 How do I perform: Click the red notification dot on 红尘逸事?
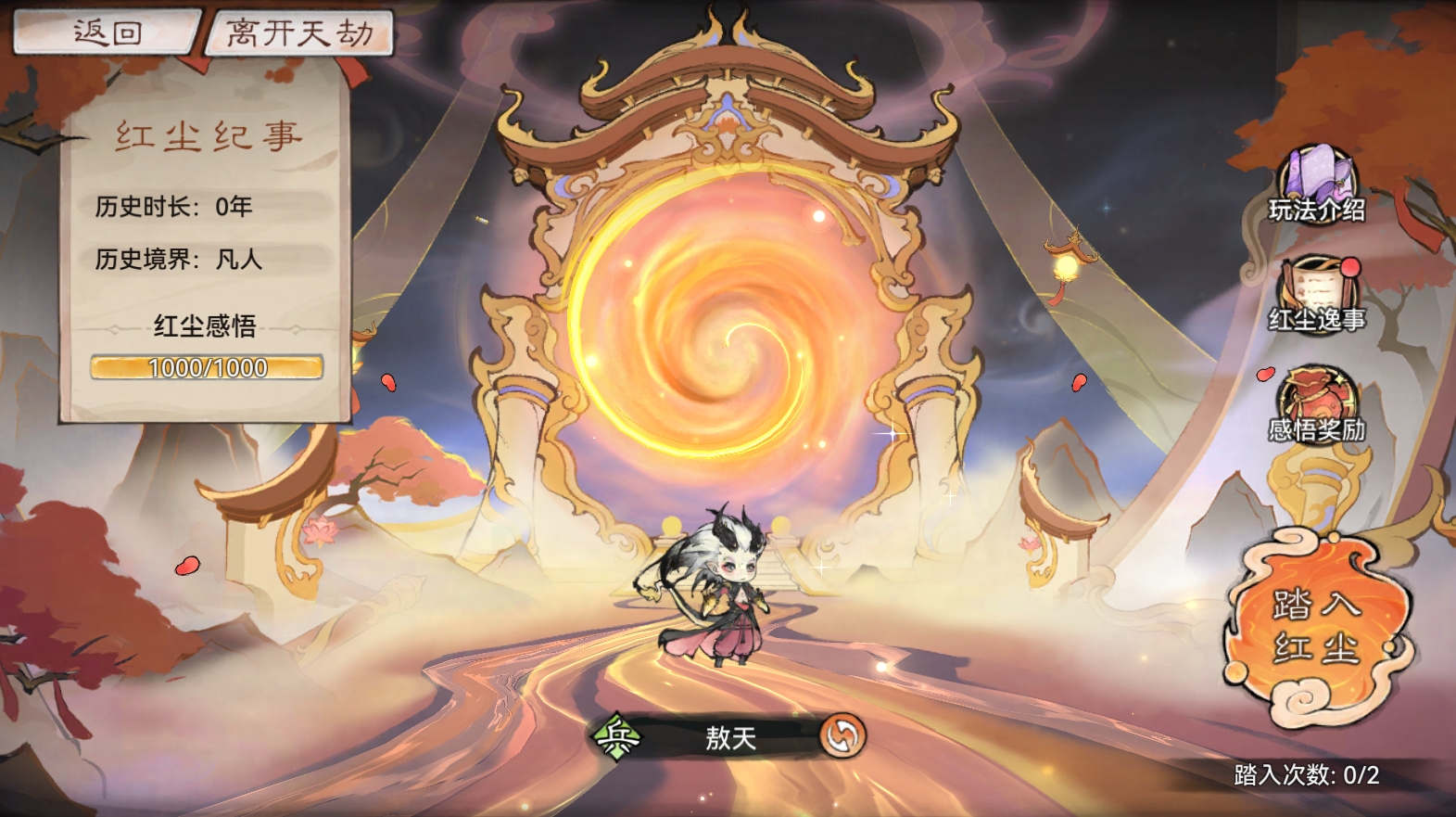1349,266
